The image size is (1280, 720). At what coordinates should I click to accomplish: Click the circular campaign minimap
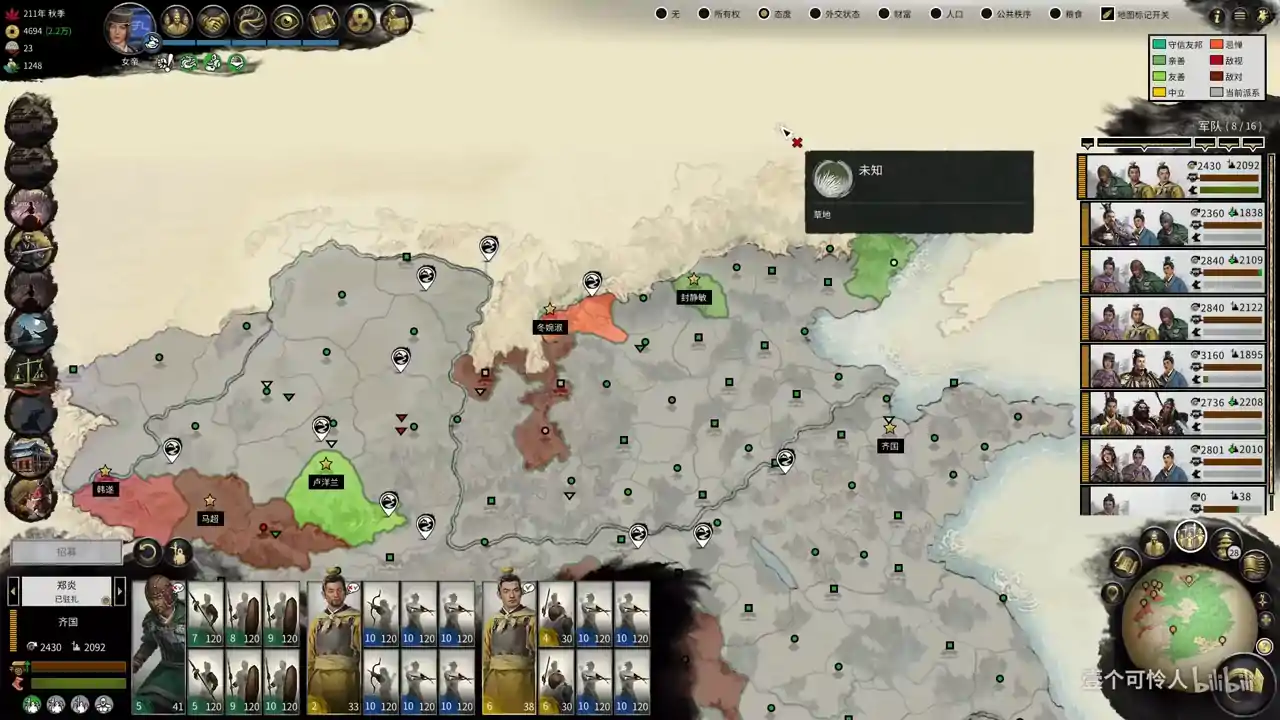point(1175,624)
